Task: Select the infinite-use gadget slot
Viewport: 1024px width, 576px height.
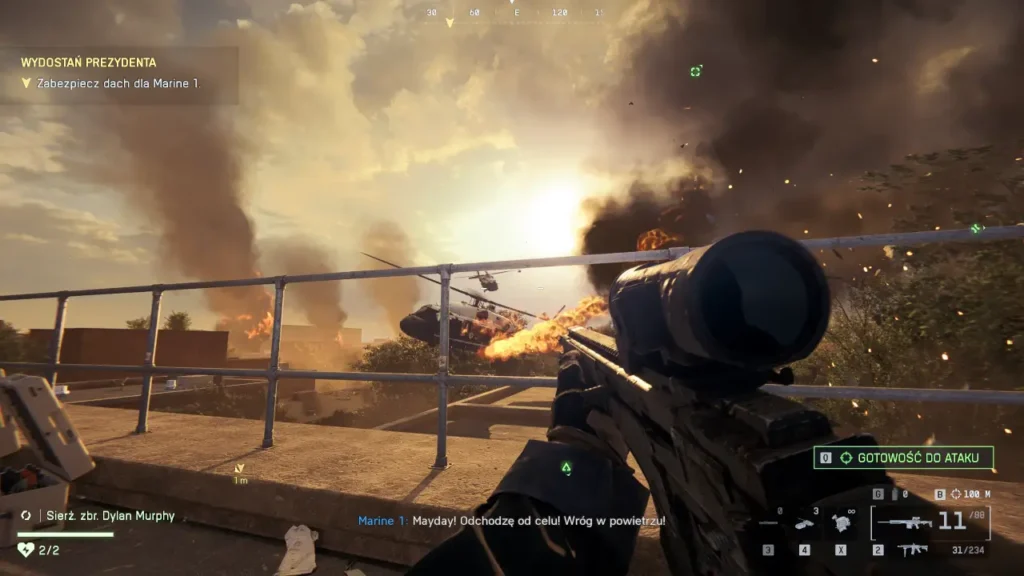Action: pos(842,520)
